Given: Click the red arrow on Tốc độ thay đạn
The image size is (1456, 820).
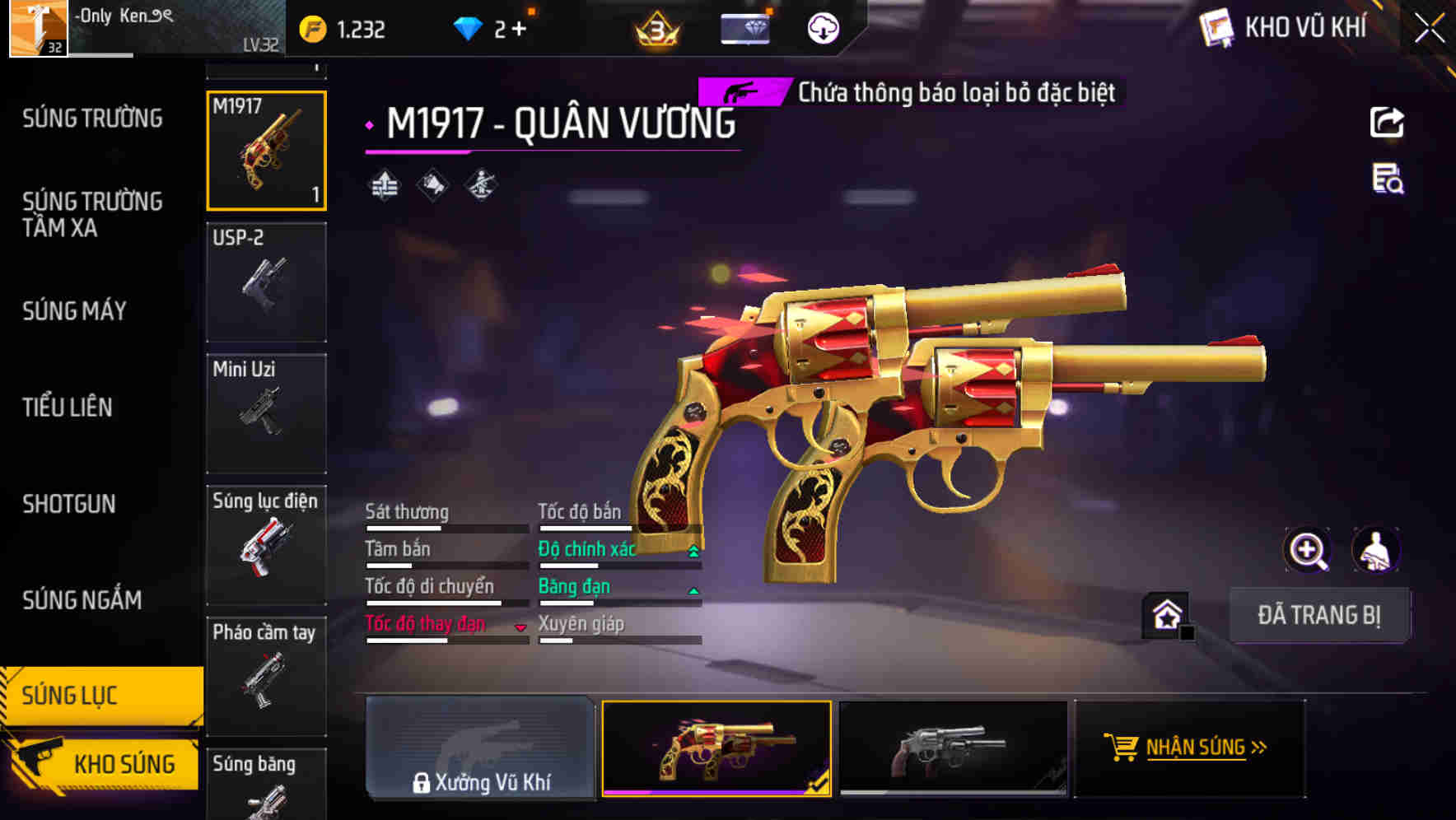Looking at the screenshot, I should coord(521,627).
